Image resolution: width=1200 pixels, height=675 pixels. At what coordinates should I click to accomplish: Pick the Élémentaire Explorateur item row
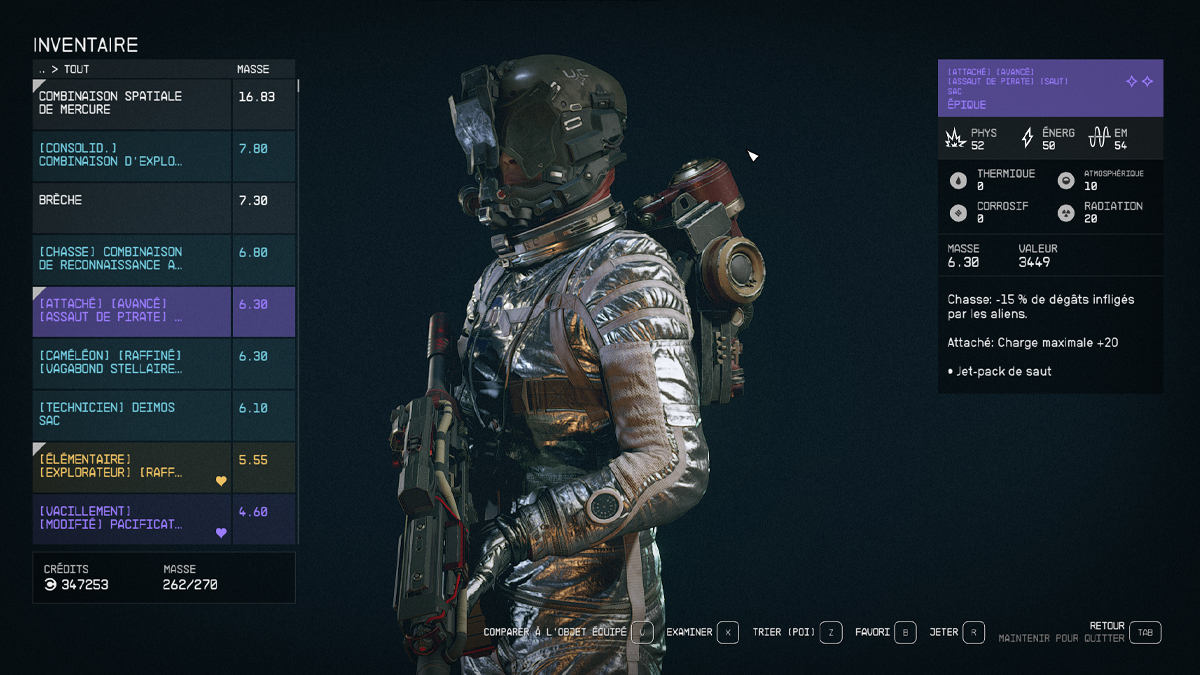[x=134, y=467]
